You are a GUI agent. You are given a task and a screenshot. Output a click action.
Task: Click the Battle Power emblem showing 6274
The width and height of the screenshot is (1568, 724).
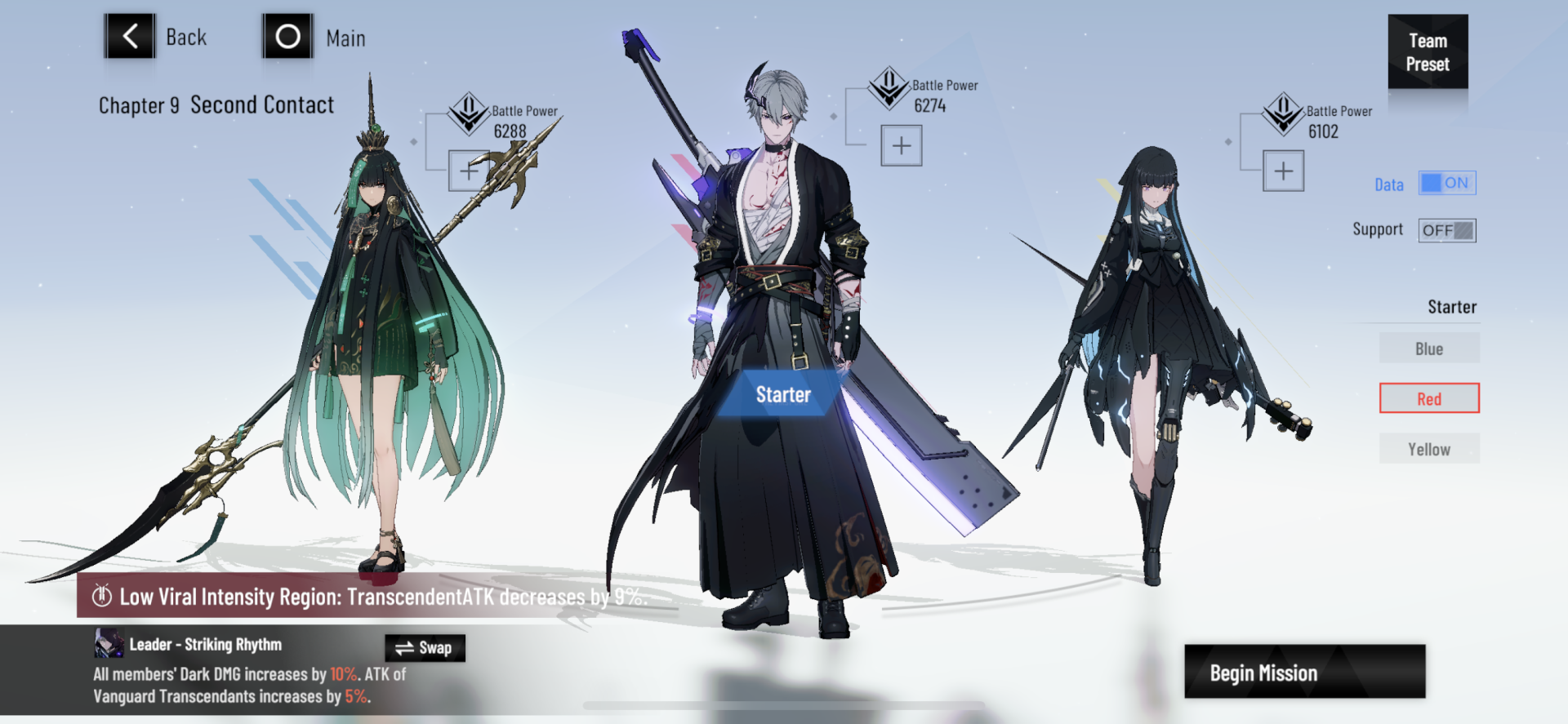[889, 90]
